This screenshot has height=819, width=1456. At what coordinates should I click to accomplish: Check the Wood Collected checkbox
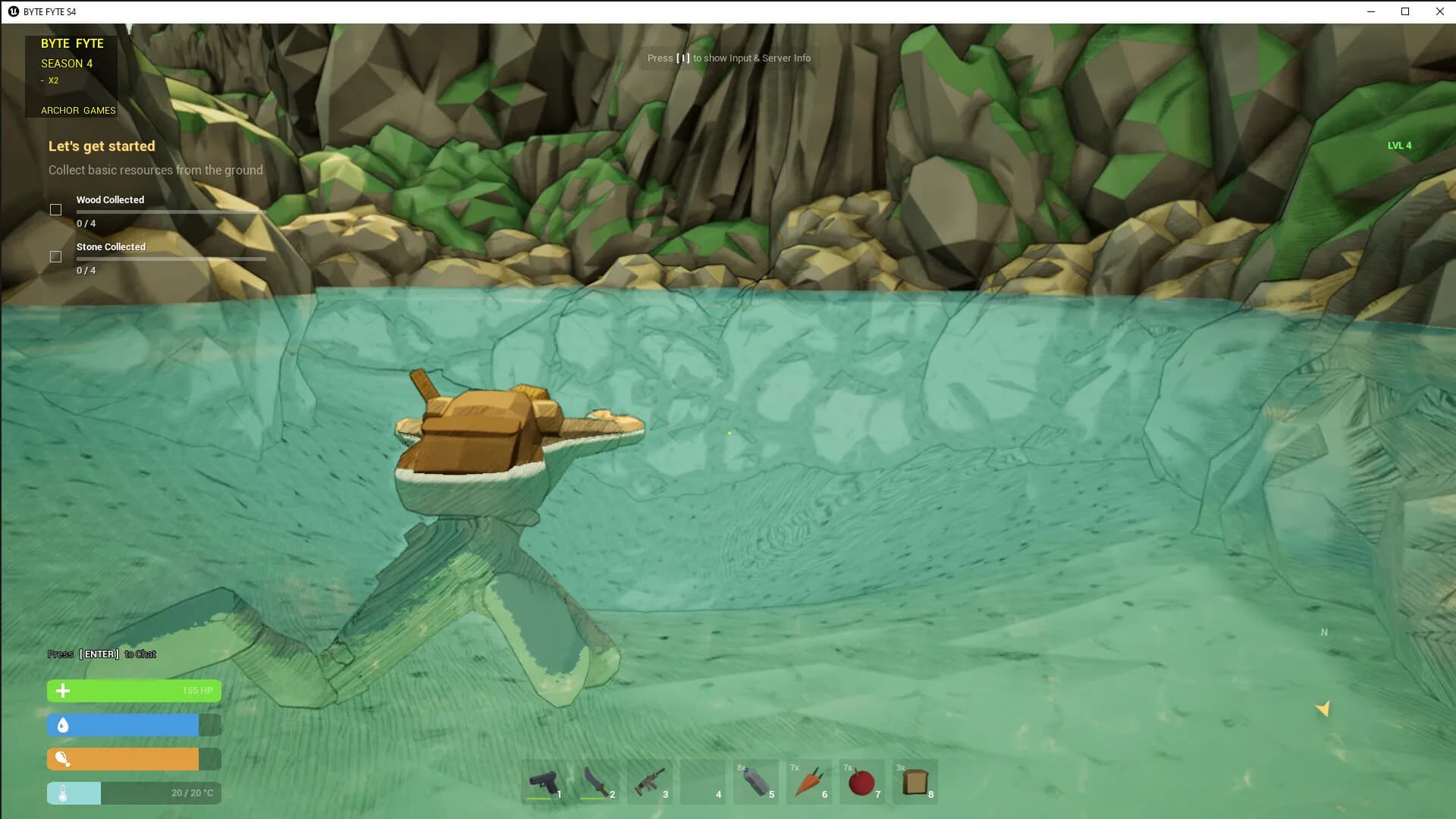point(56,209)
